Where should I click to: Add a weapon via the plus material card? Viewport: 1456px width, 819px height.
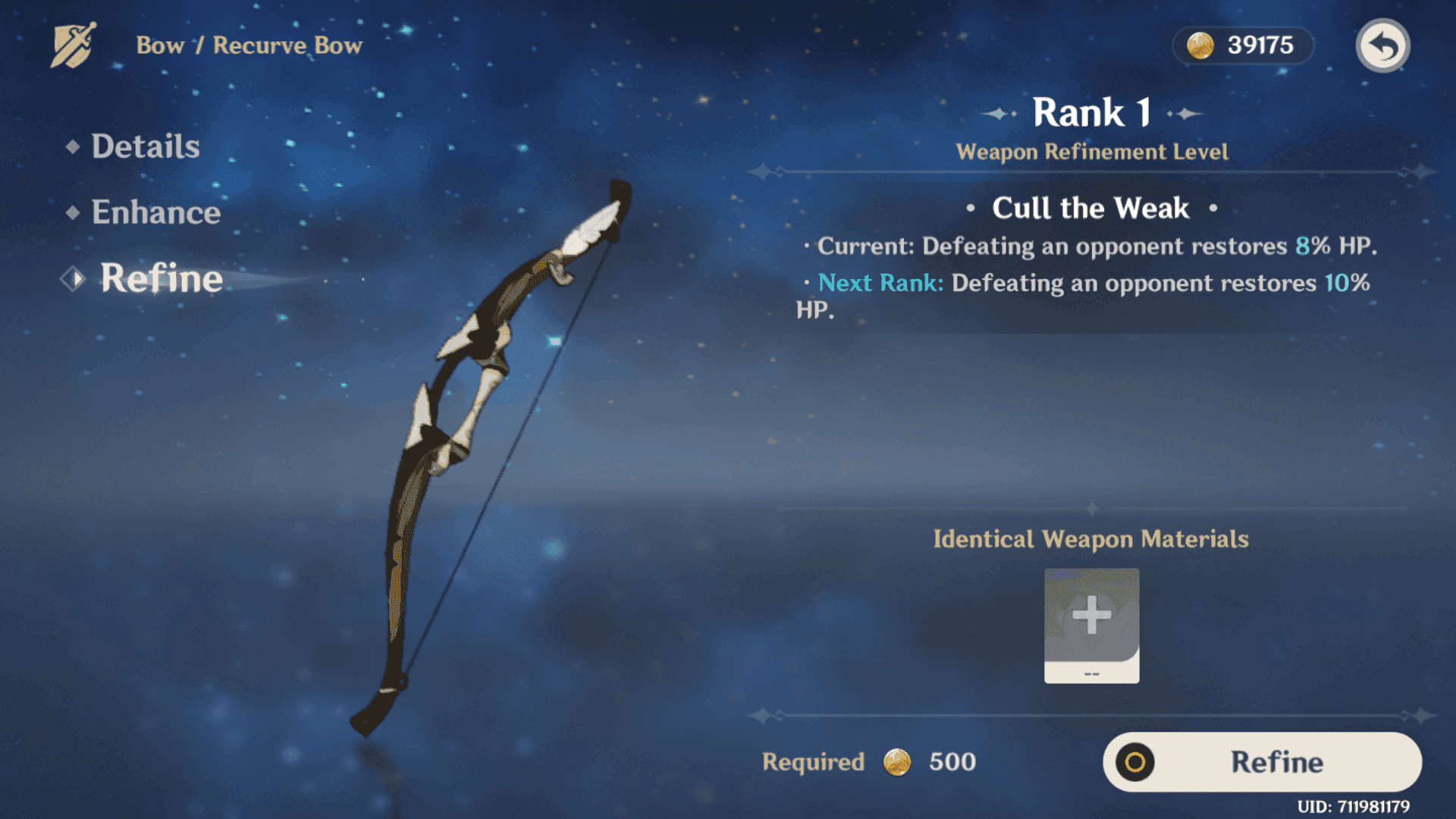pos(1090,623)
